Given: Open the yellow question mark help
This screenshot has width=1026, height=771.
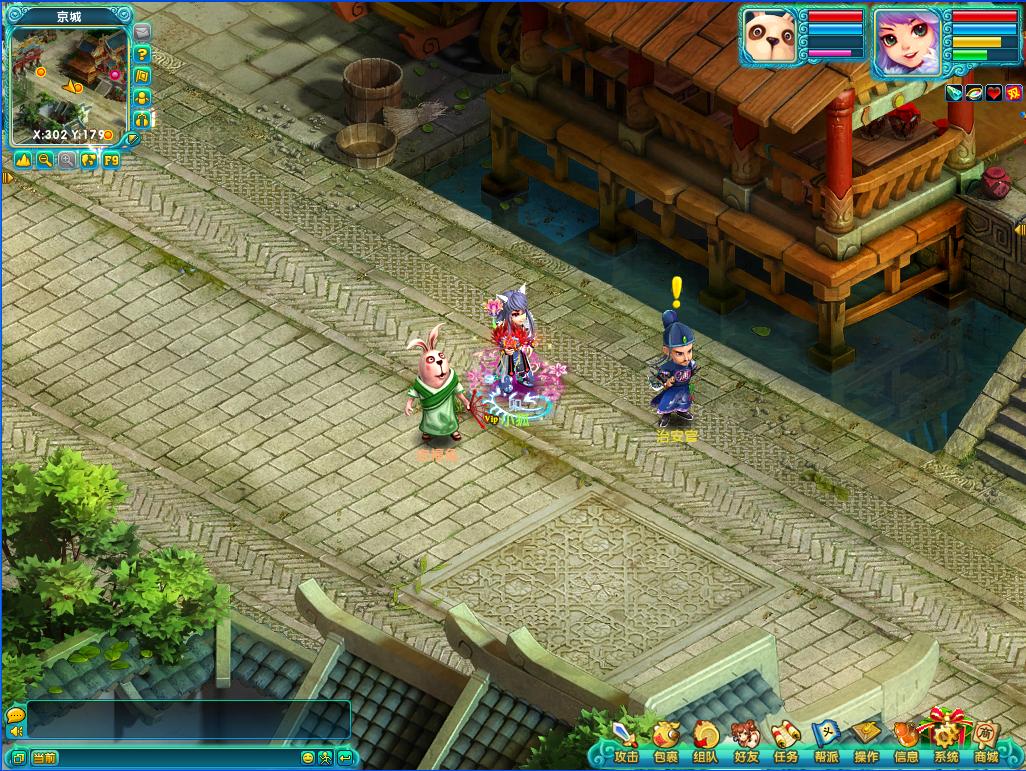Looking at the screenshot, I should tap(142, 54).
